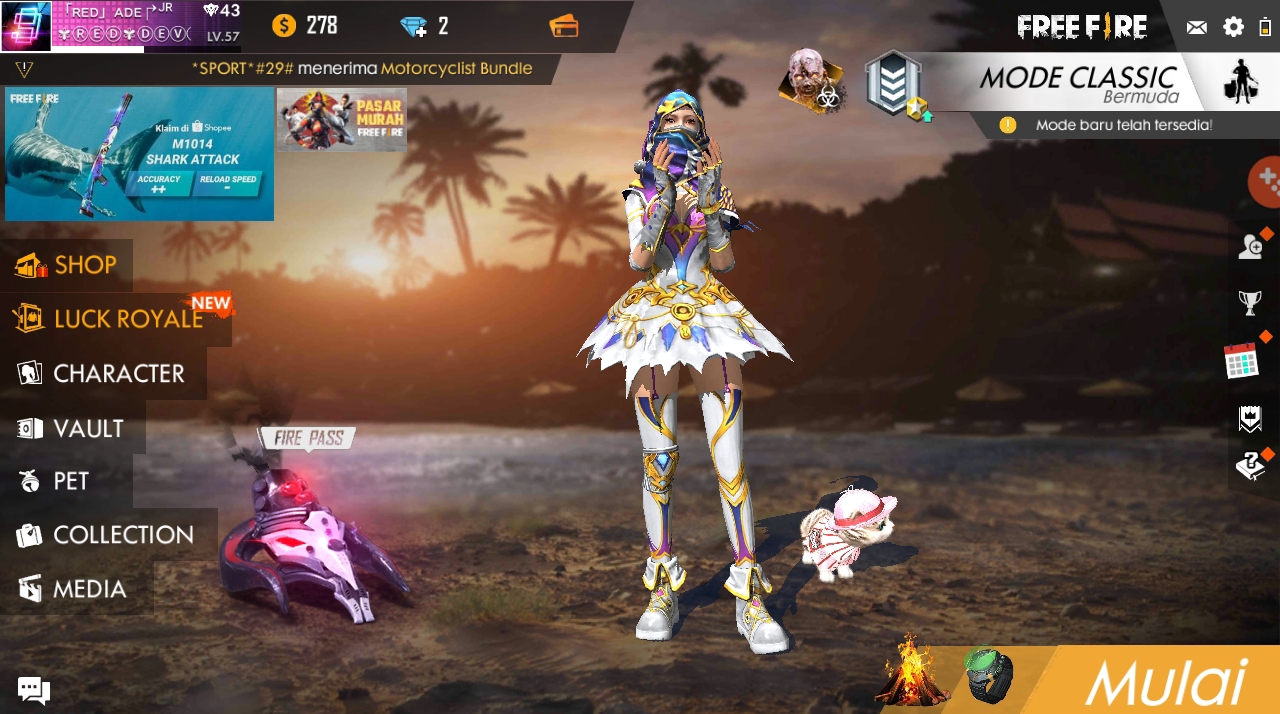
Task: Open the Pasar Murah banner
Action: (342, 120)
